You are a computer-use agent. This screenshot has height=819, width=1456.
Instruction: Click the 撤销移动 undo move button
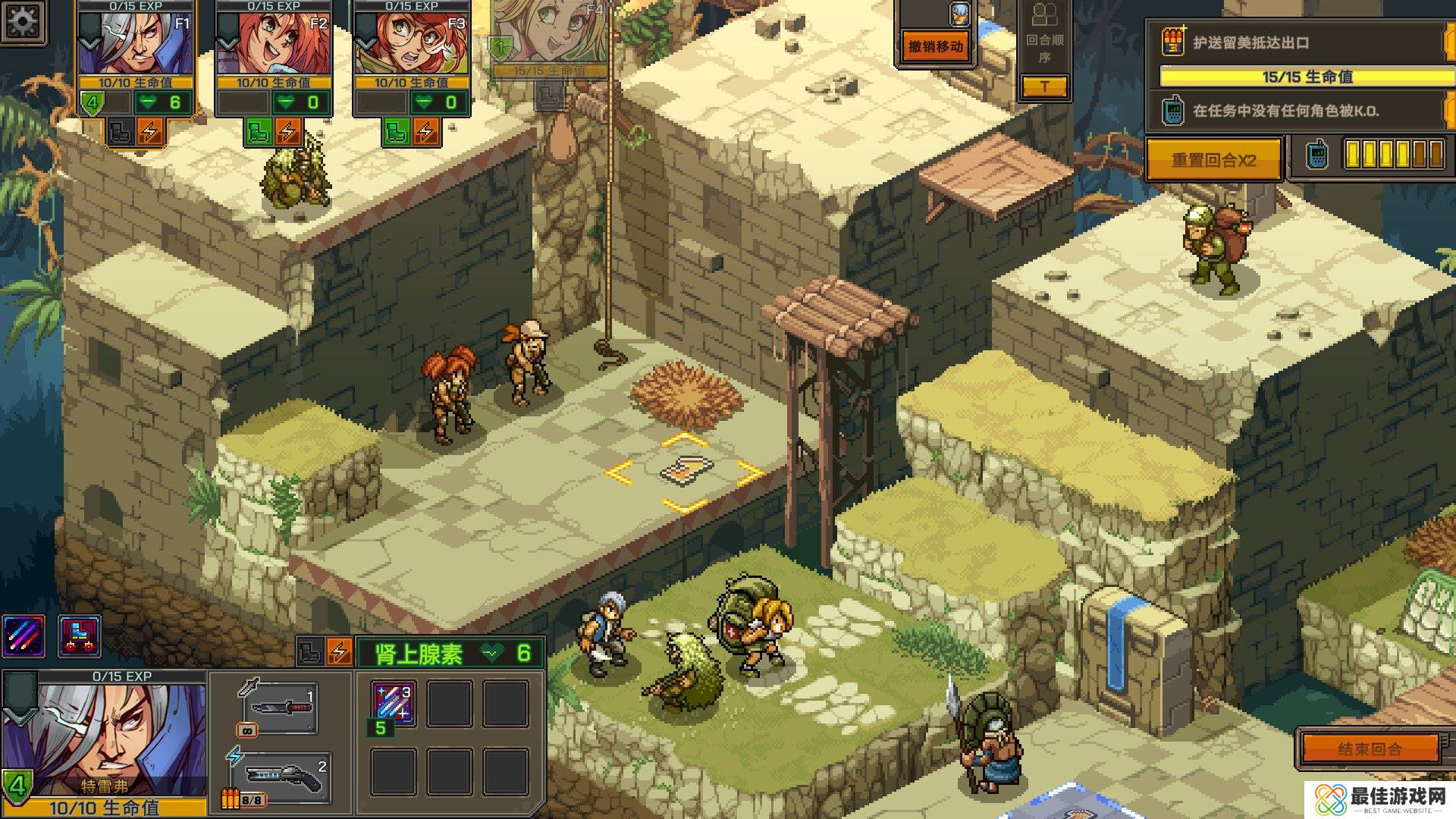936,47
